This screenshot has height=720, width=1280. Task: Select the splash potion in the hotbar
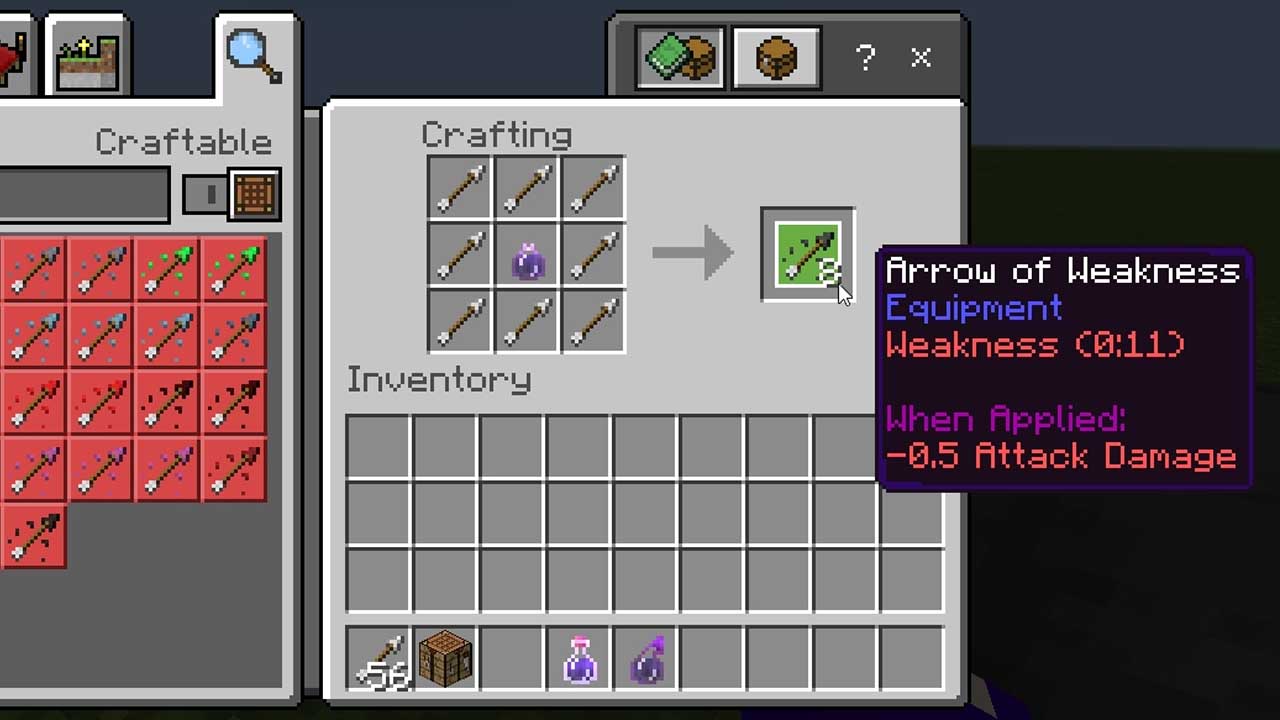[x=578, y=657]
